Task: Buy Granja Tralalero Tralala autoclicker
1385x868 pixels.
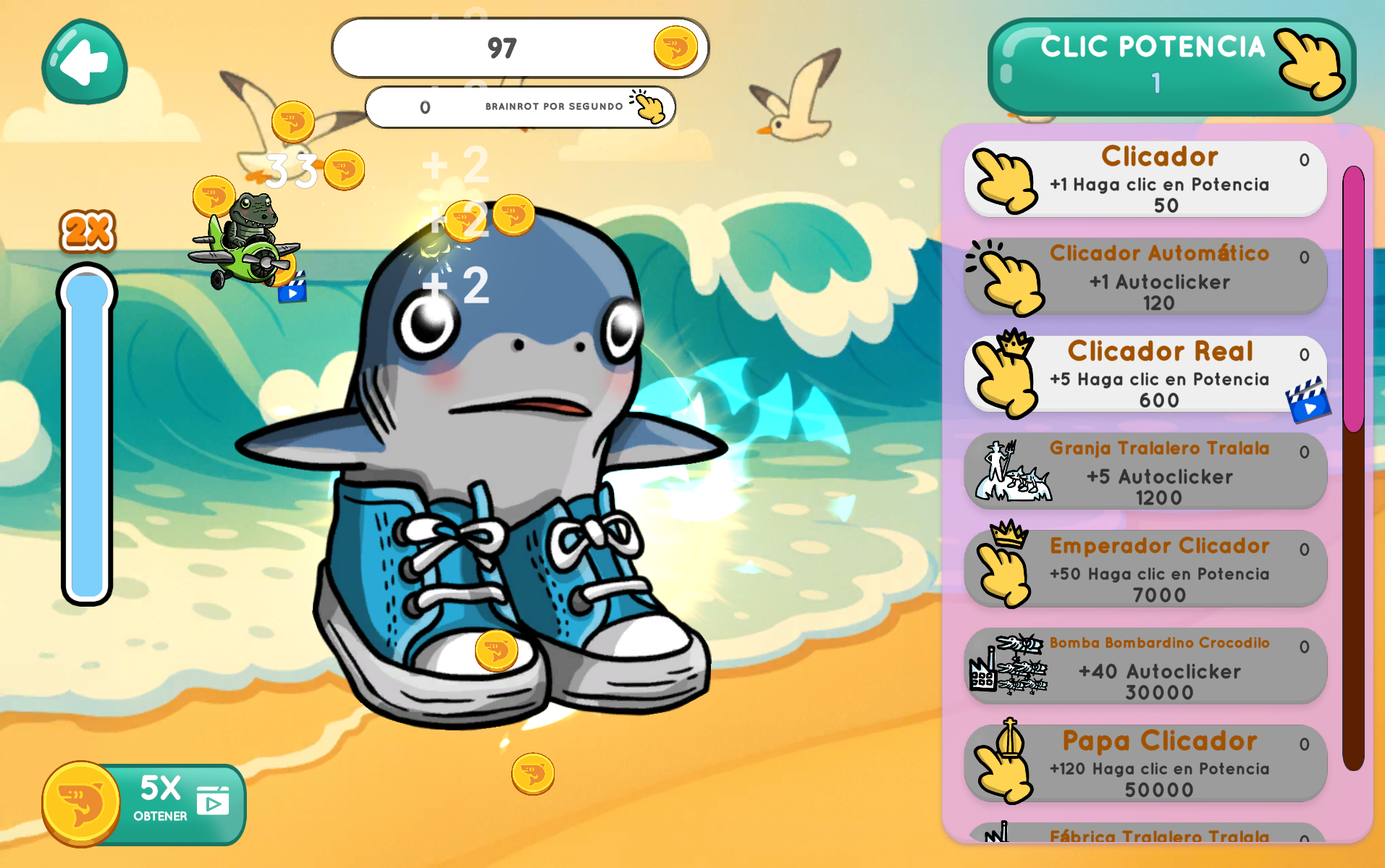Action: point(1145,472)
